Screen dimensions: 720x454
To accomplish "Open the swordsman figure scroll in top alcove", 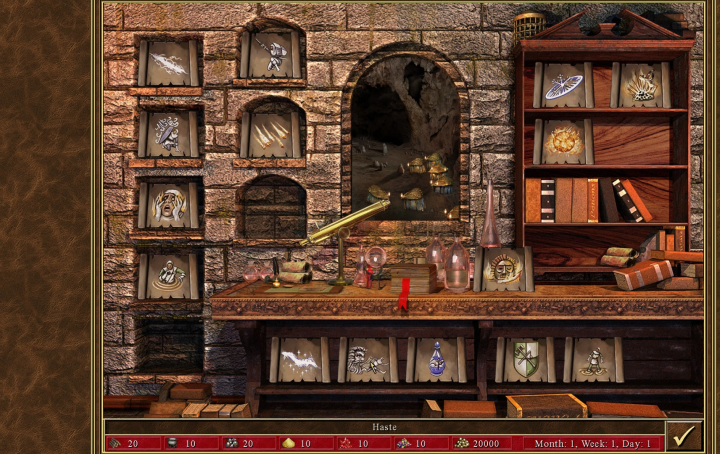I will tap(271, 53).
